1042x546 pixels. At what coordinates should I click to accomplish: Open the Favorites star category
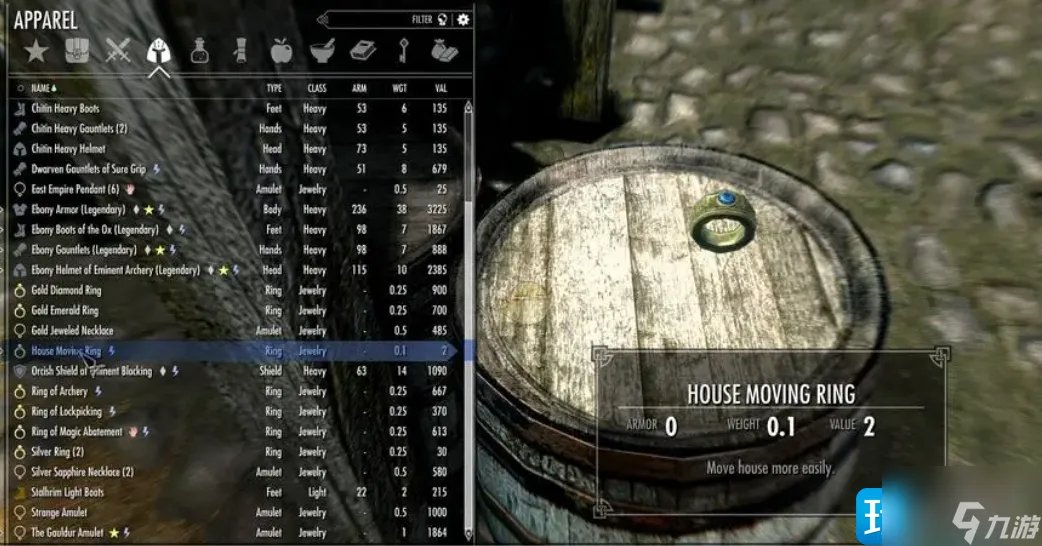pos(36,51)
